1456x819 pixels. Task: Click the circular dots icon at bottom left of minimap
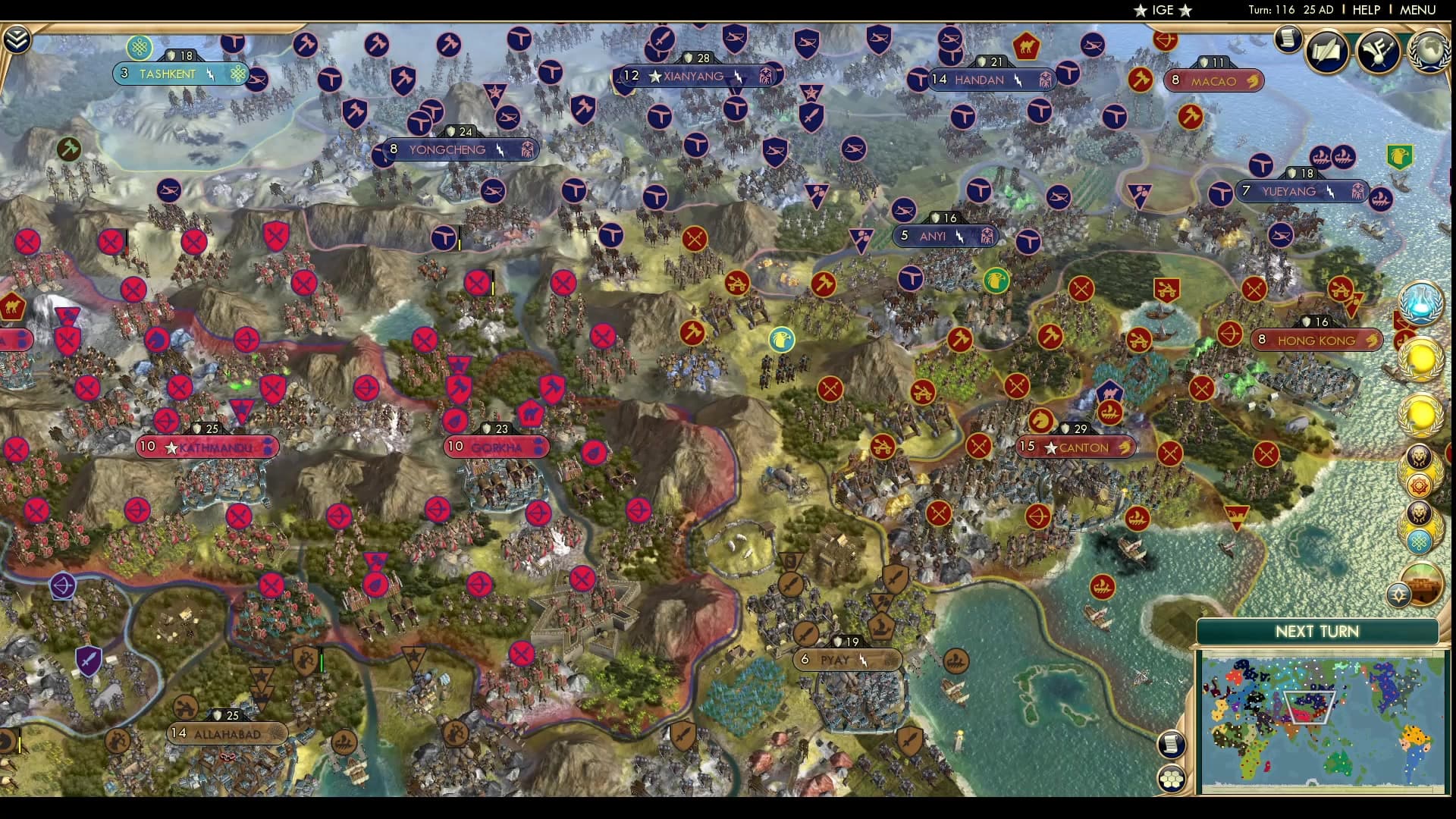(x=1172, y=777)
